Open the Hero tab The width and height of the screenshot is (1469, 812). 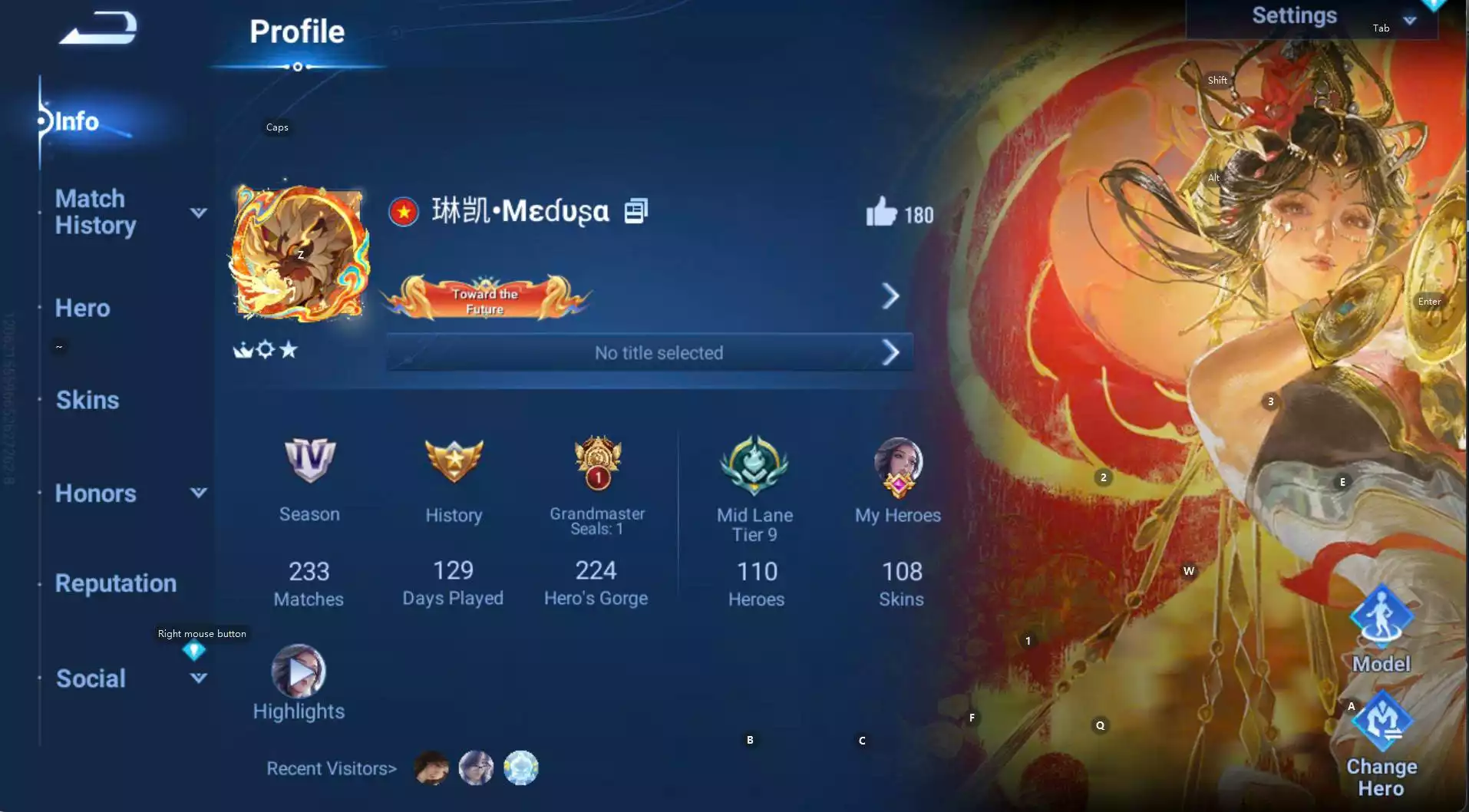click(x=83, y=309)
